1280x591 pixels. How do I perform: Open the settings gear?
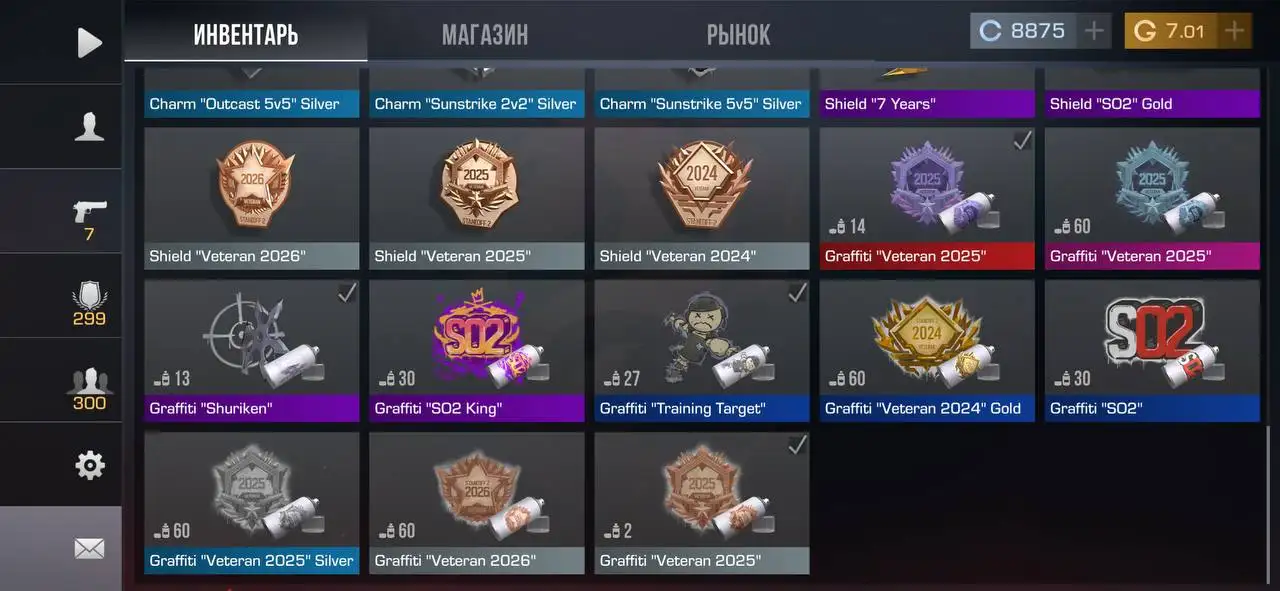point(89,465)
